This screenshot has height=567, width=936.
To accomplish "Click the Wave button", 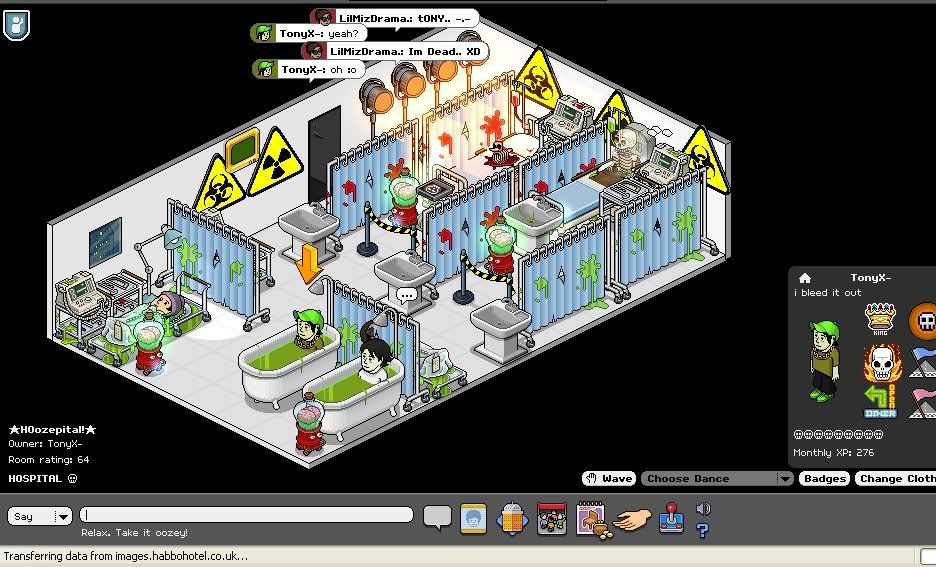I will coord(608,479).
